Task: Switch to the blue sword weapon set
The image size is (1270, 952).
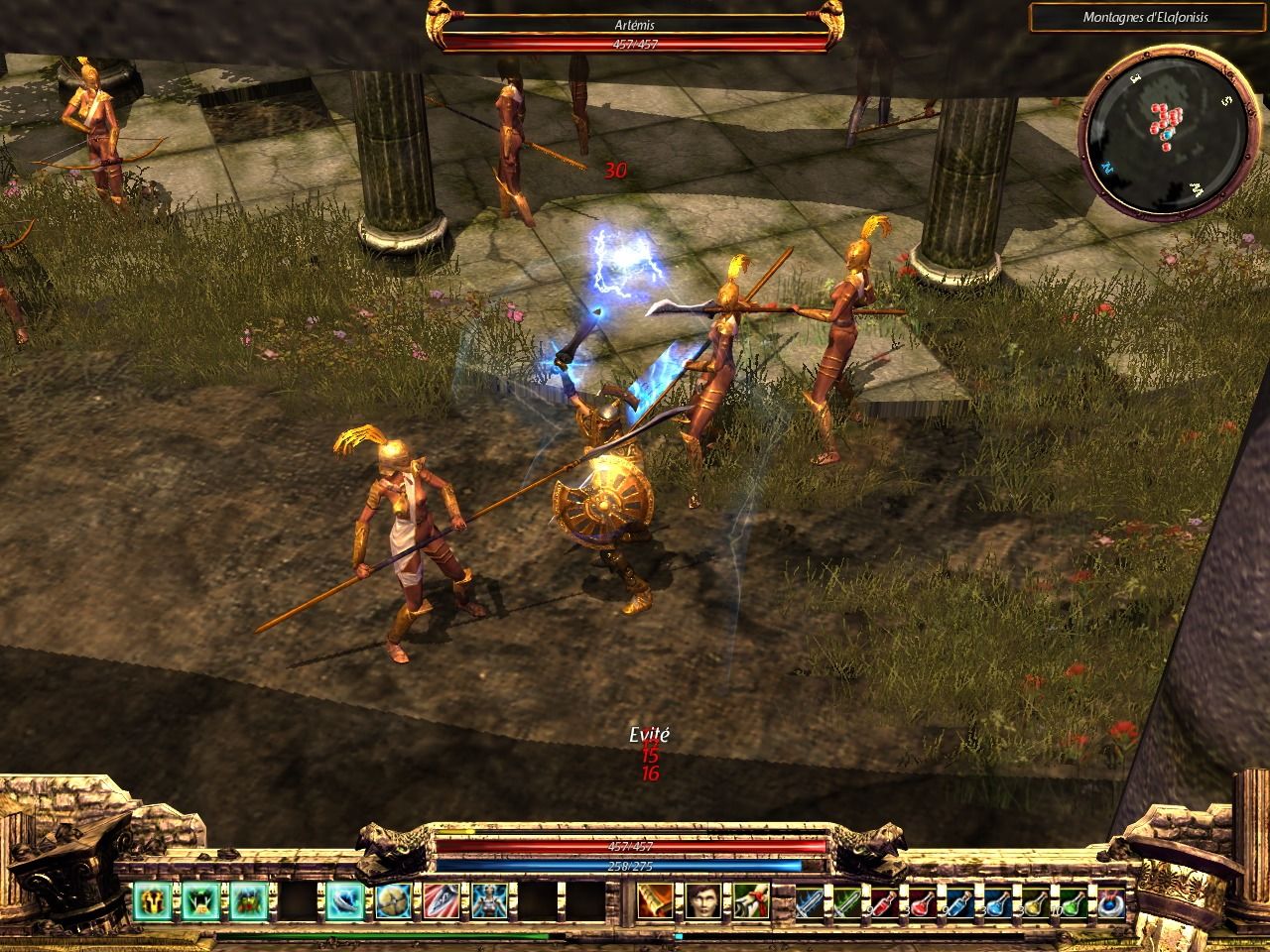Action: coord(811,900)
